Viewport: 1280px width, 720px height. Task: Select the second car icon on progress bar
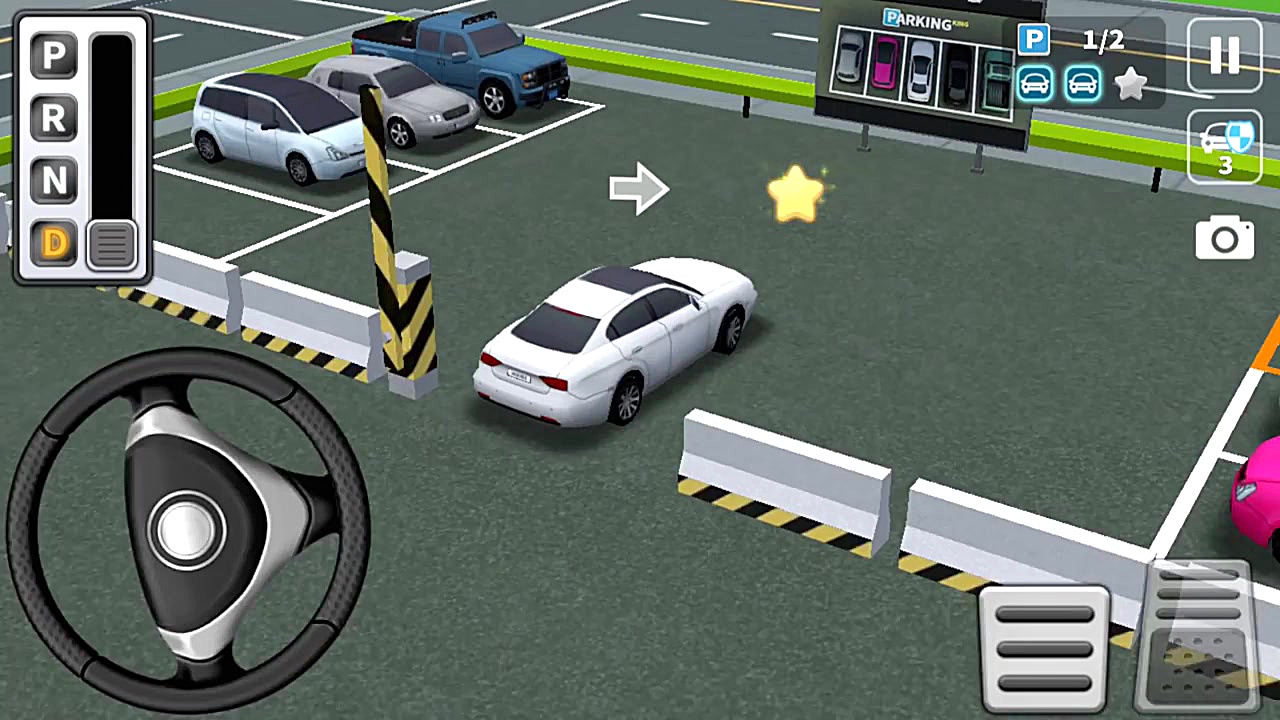tap(1081, 84)
